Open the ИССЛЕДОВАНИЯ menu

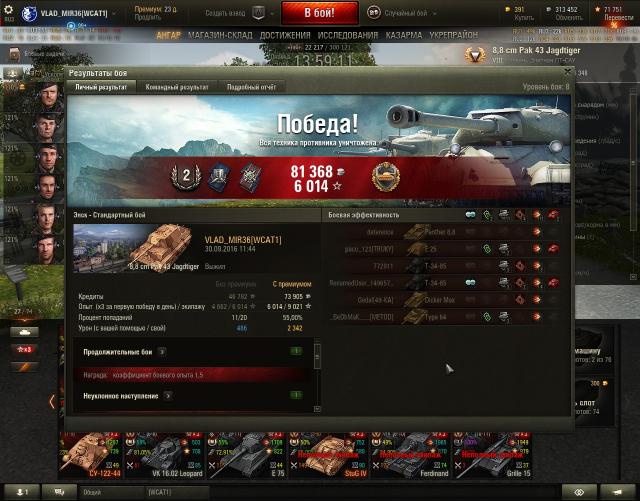tap(348, 35)
